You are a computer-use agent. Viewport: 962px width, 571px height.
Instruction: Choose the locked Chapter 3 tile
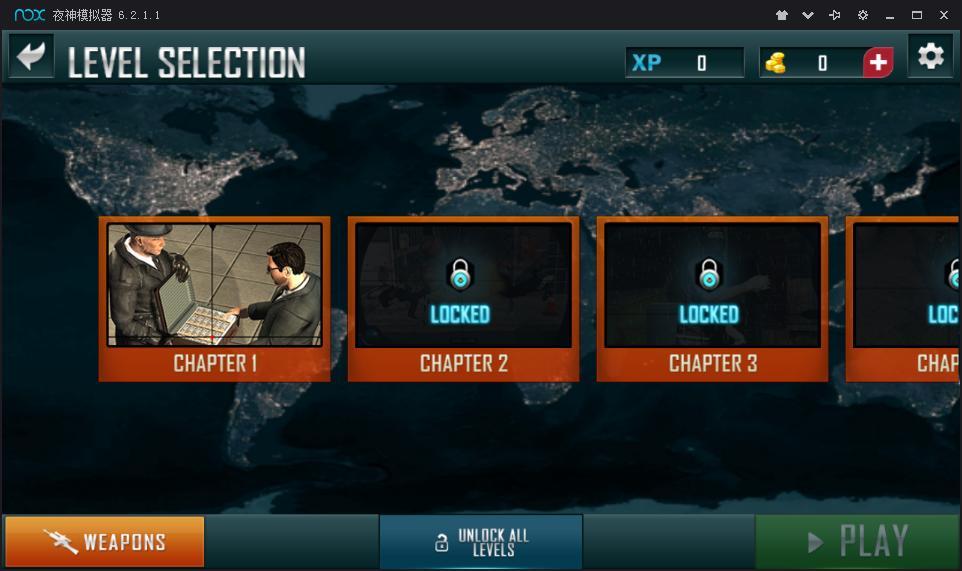click(712, 298)
